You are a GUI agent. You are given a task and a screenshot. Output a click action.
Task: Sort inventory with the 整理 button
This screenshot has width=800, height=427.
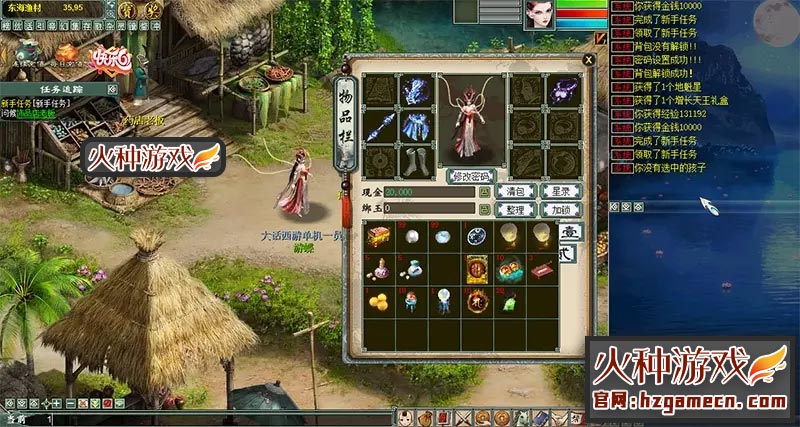516,209
